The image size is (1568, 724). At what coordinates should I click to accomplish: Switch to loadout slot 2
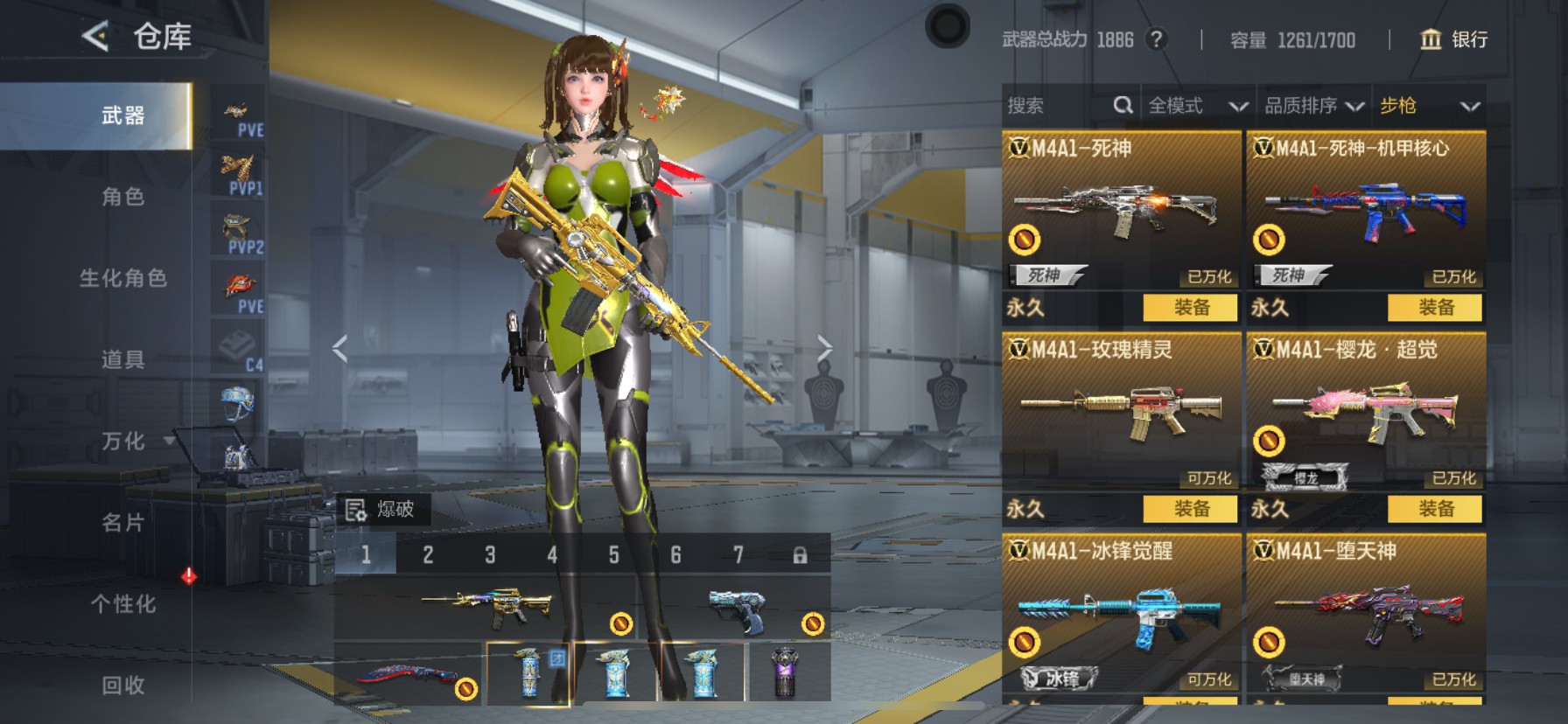pyautogui.click(x=428, y=554)
